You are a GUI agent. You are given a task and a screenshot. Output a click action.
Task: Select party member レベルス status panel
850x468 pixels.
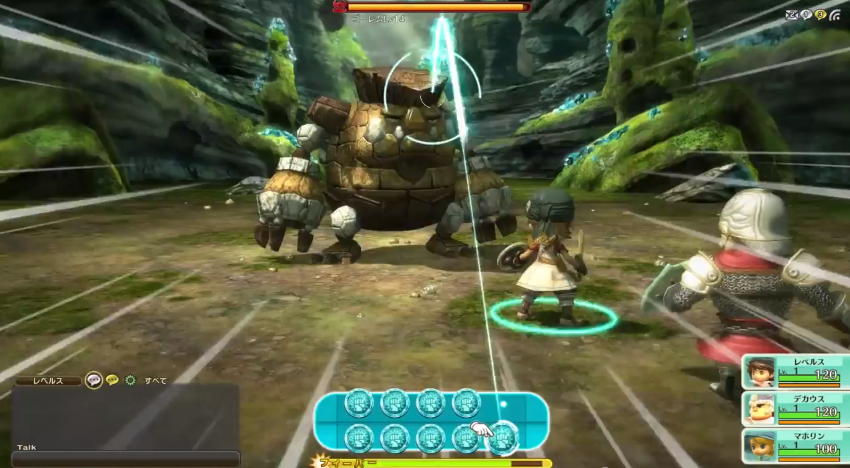click(x=796, y=371)
